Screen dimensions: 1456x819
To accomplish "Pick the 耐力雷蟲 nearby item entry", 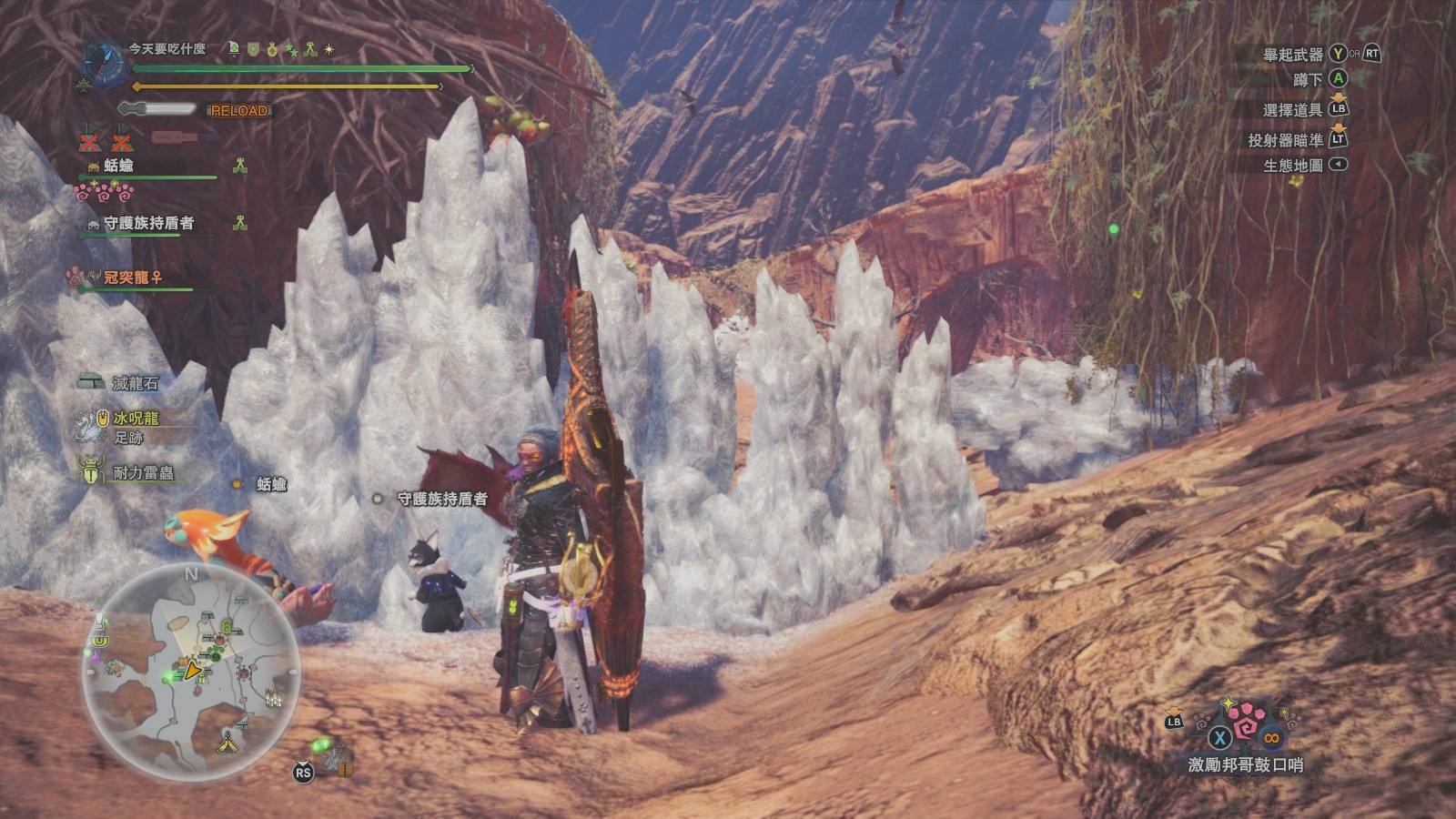I will click(x=142, y=472).
